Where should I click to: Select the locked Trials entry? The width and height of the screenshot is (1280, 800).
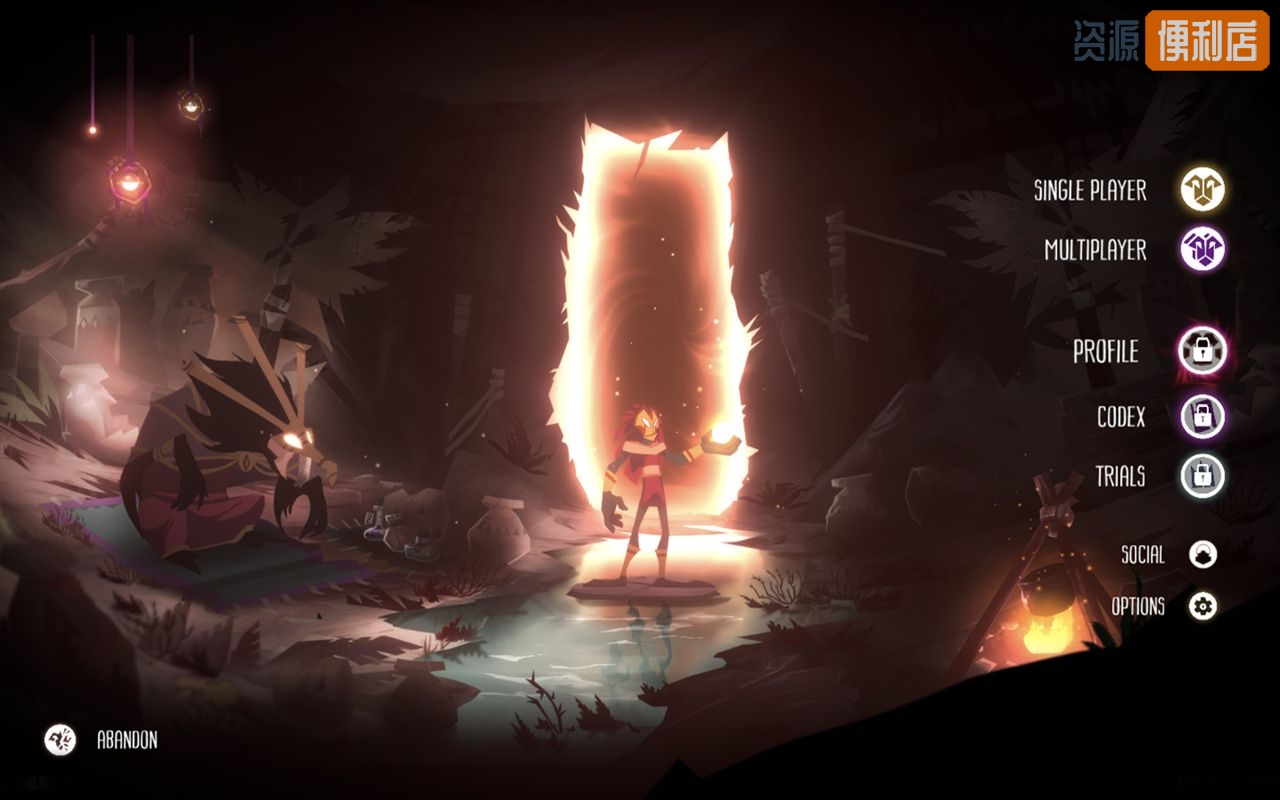pos(1120,476)
